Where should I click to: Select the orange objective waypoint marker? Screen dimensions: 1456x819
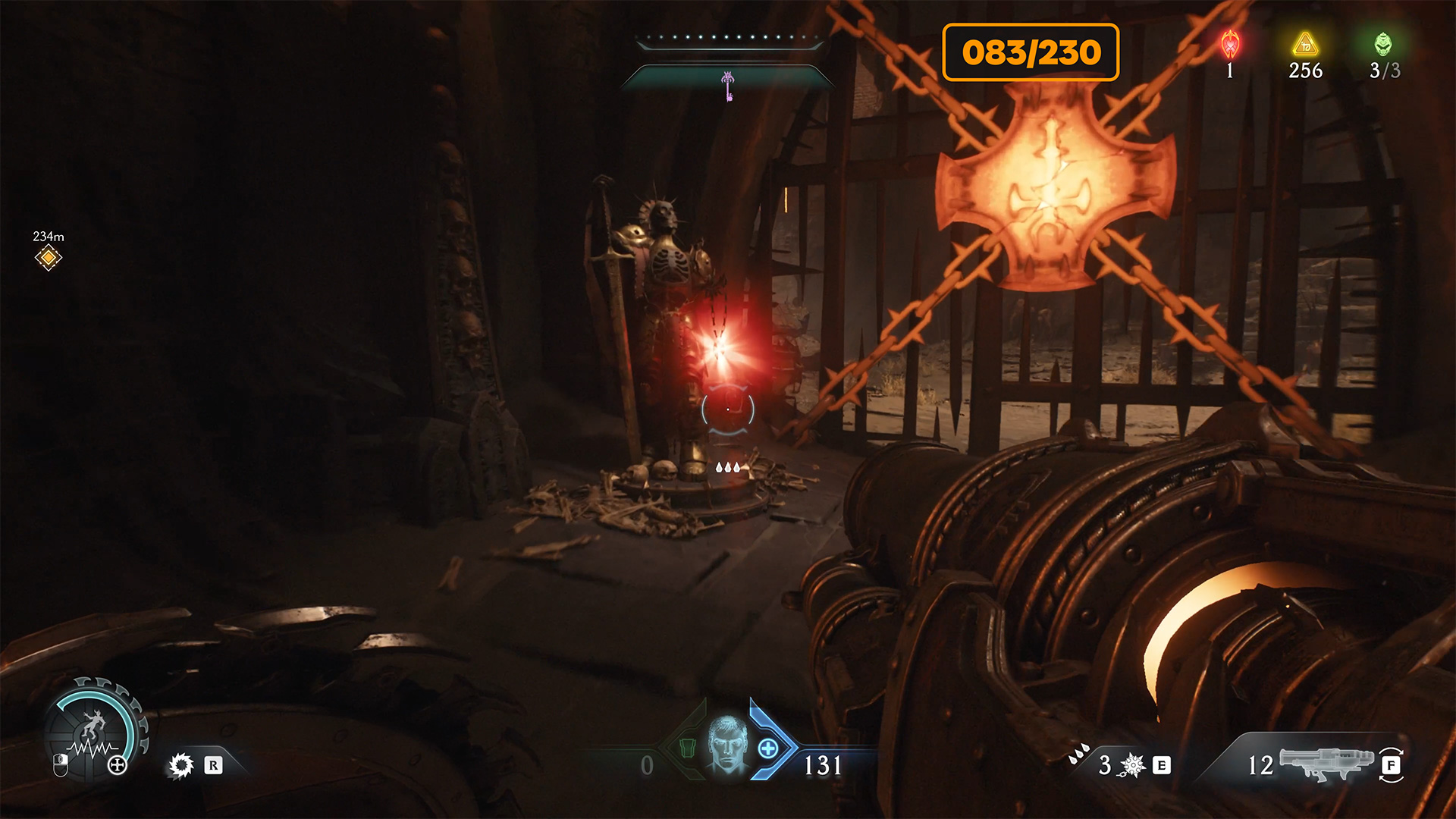48,258
